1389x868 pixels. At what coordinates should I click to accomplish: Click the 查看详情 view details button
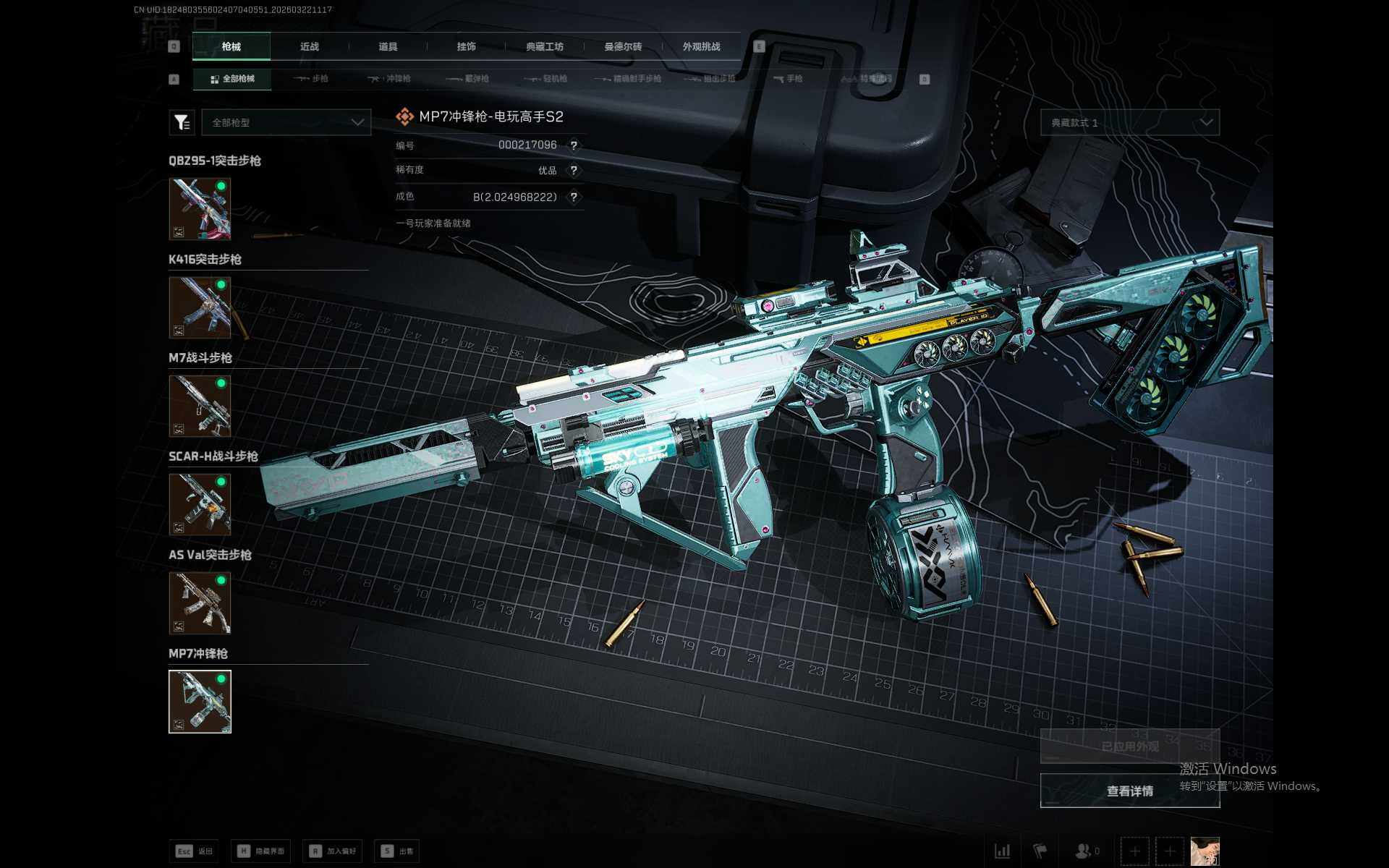pyautogui.click(x=1129, y=791)
